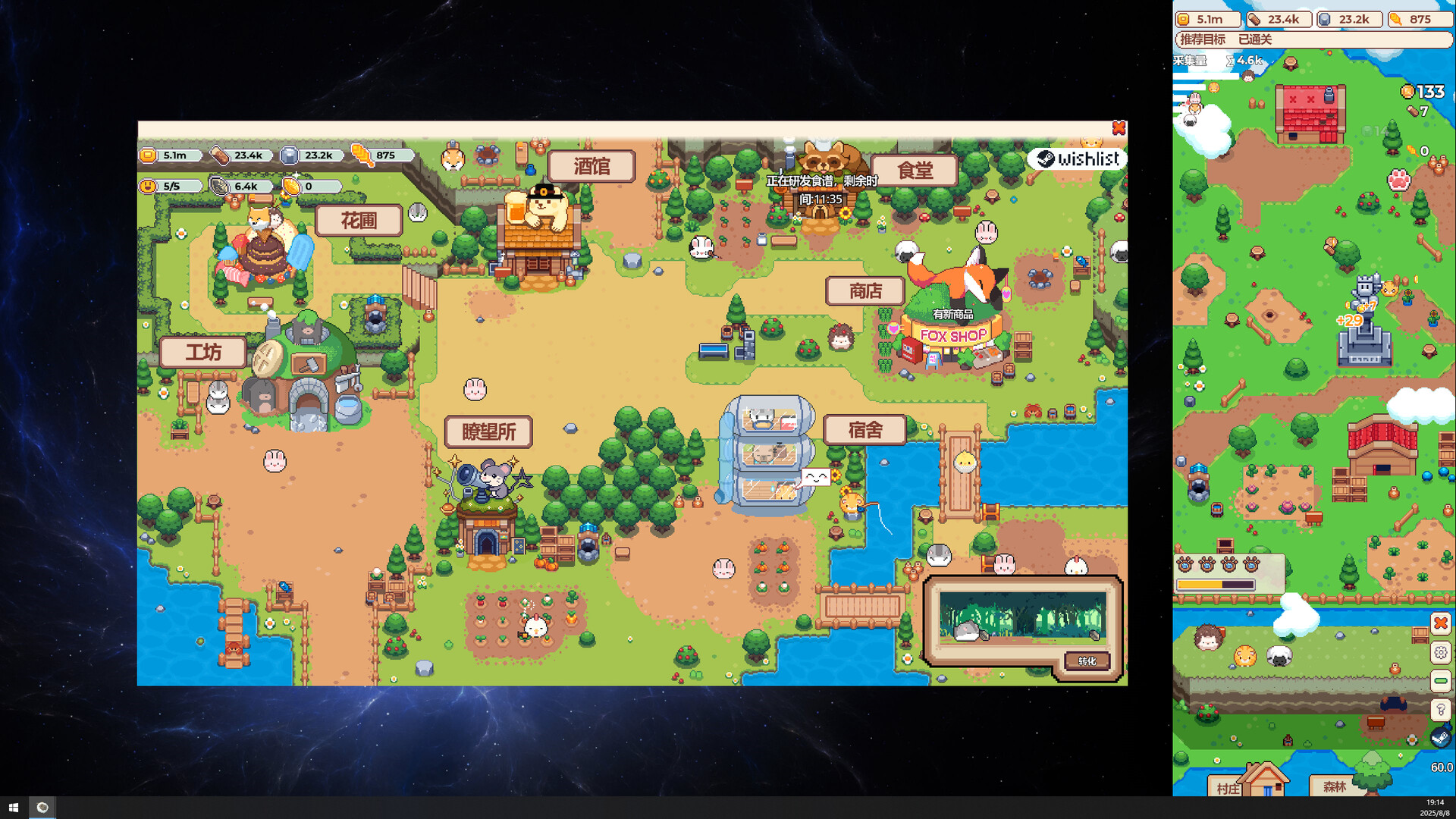The width and height of the screenshot is (1456, 819).
Task: Click the red X side button
Action: coord(1441,623)
